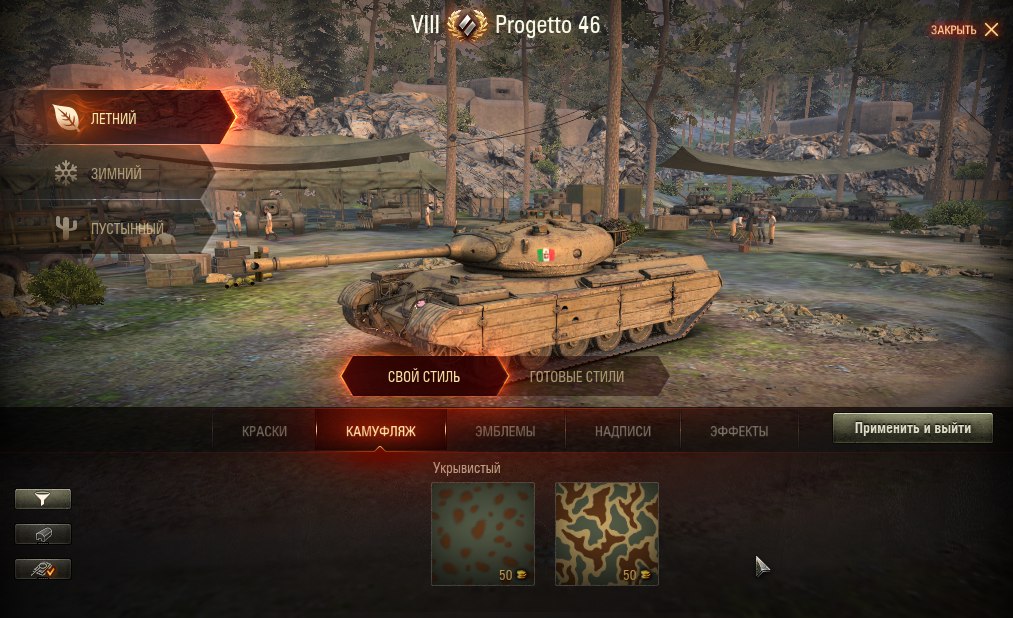Image resolution: width=1013 pixels, height=618 pixels.
Task: Click the Применить и выйти button
Action: click(912, 428)
